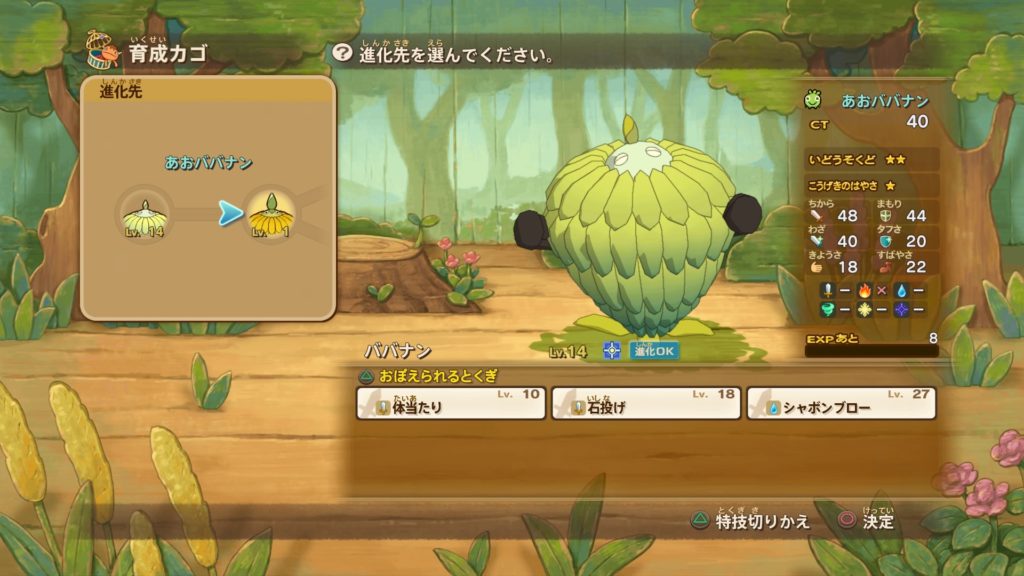Click the question mark help icon
Viewport: 1024px width, 576px height.
point(342,53)
